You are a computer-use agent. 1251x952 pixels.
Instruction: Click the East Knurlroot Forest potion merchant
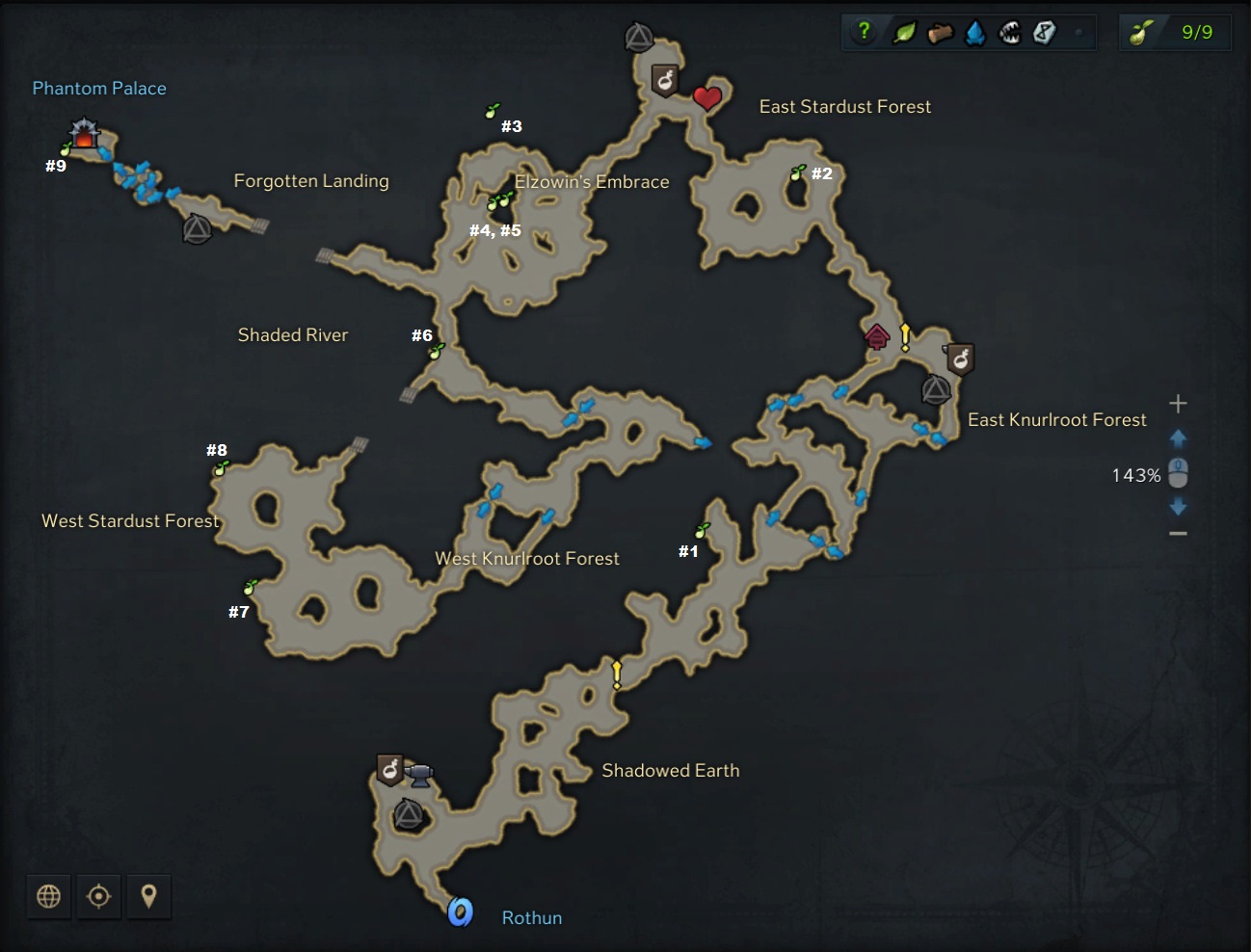(960, 358)
